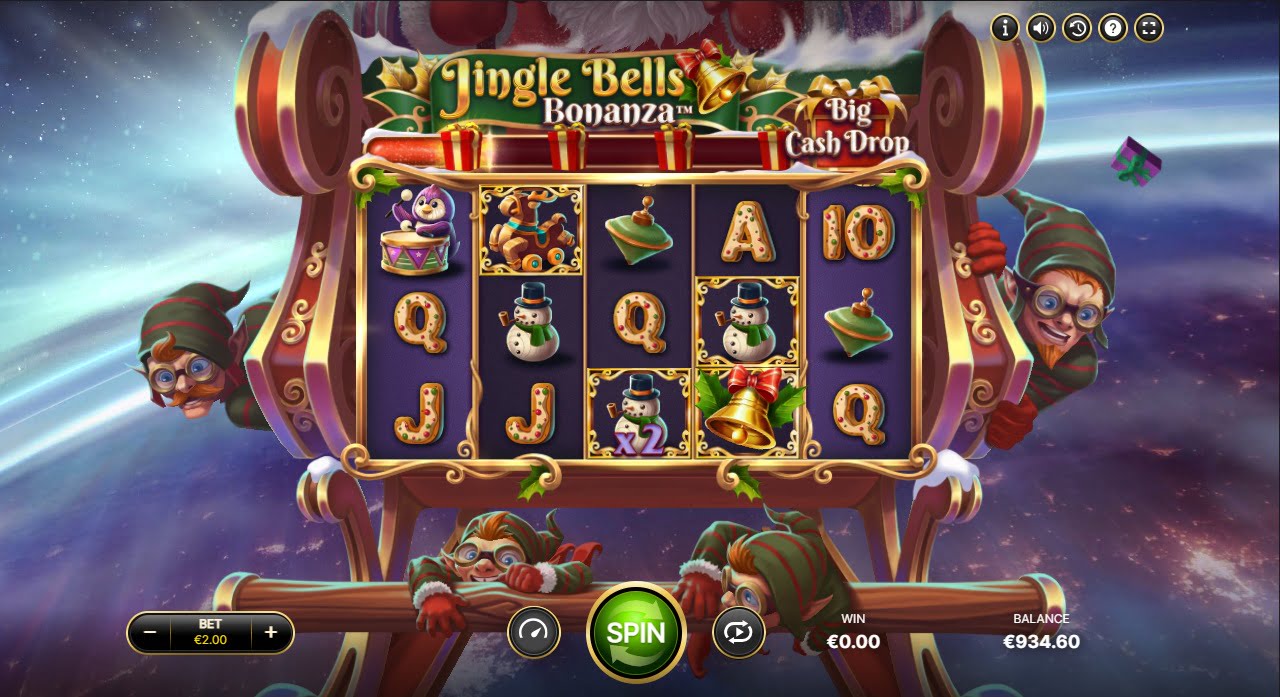Toggle fullscreen mode
The image size is (1280, 697).
pos(1149,28)
